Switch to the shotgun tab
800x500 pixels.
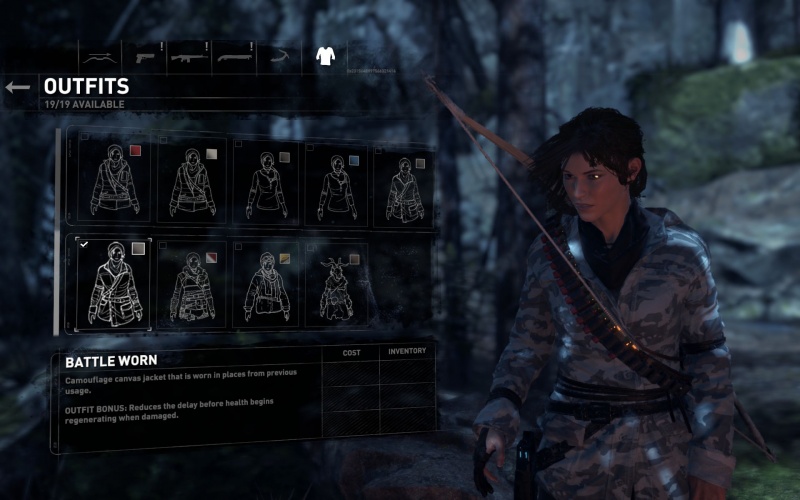pyautogui.click(x=235, y=55)
